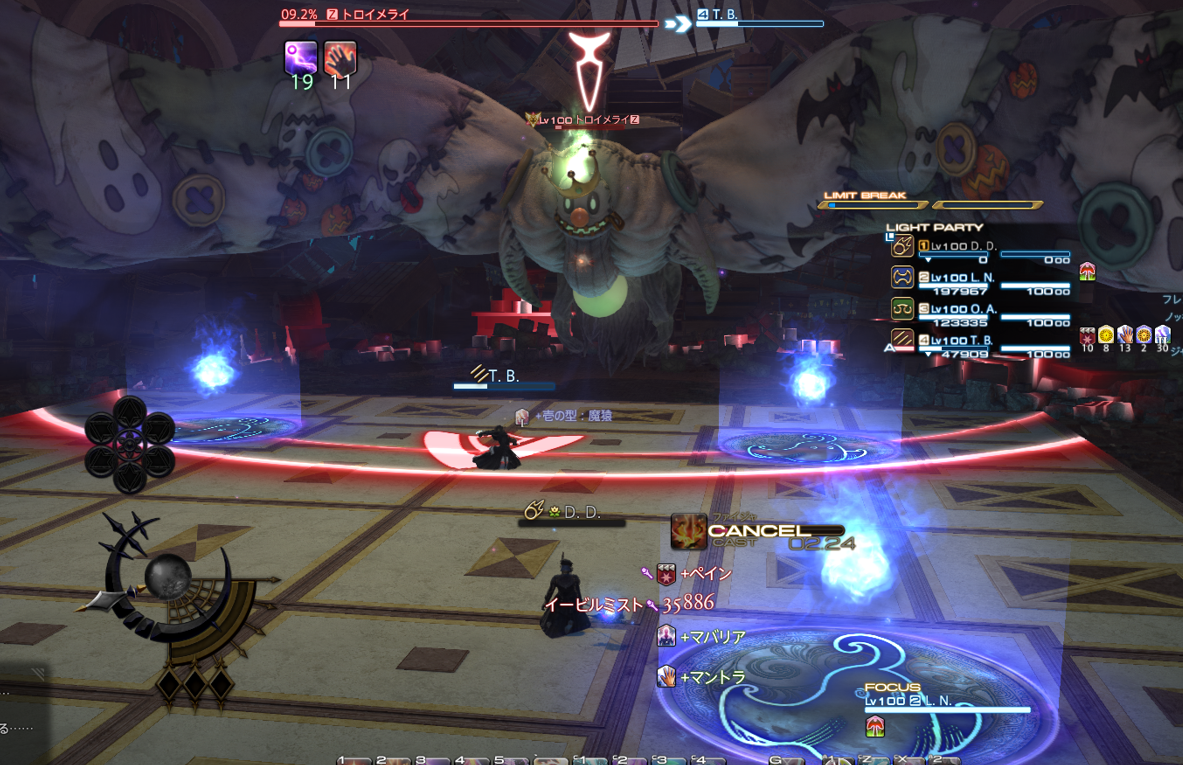
Task: Click the red hand debuff icon showing 11
Action: click(x=340, y=57)
